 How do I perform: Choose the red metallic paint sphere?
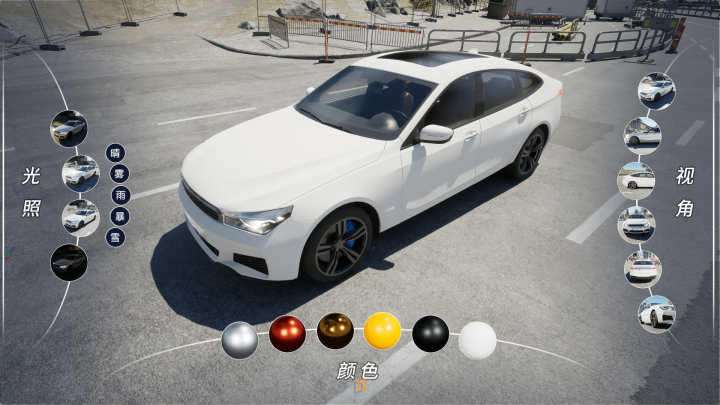click(x=287, y=333)
